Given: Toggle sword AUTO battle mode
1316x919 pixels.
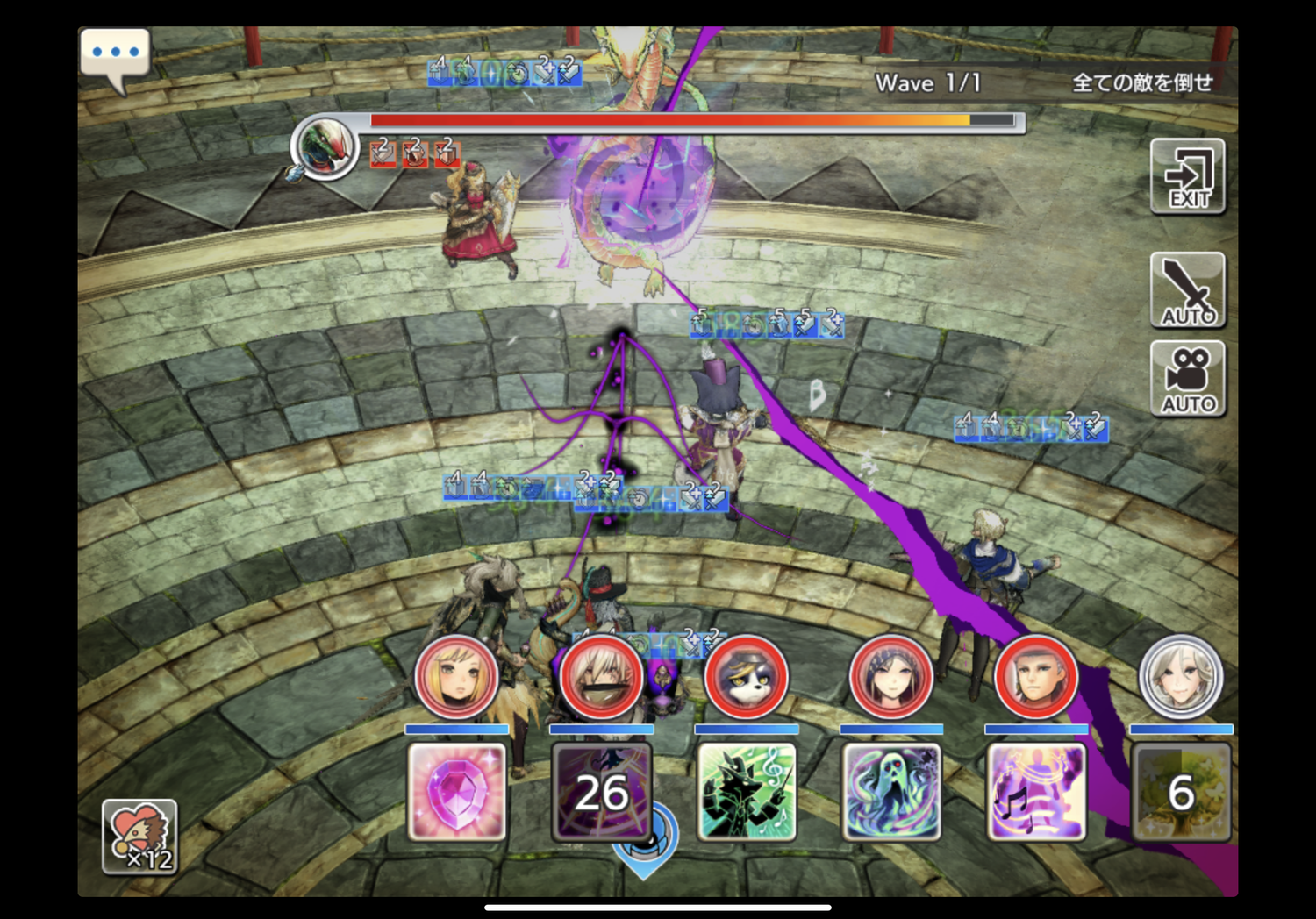Looking at the screenshot, I should pos(1188,290).
